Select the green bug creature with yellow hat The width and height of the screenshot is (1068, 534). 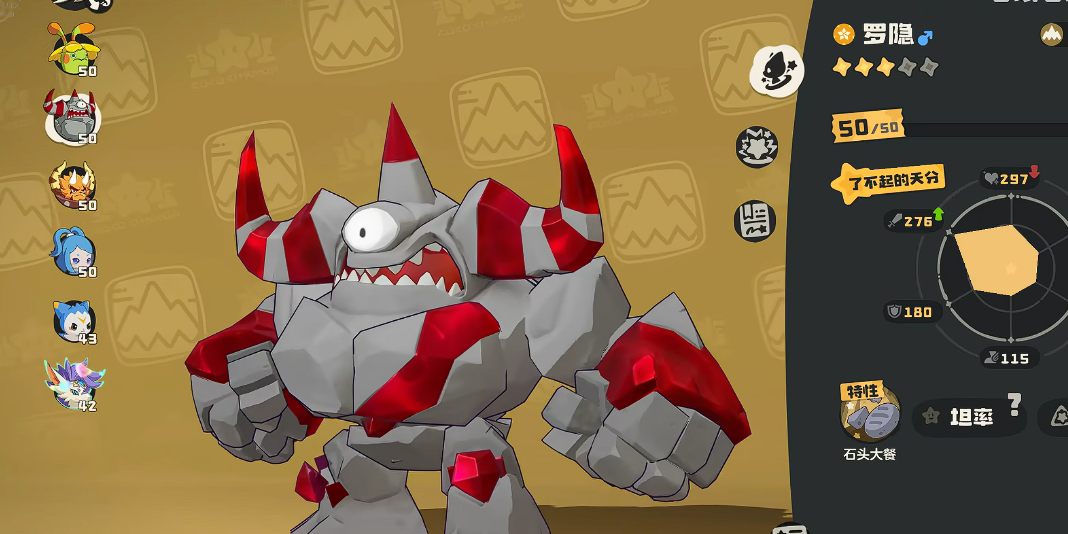pos(75,48)
